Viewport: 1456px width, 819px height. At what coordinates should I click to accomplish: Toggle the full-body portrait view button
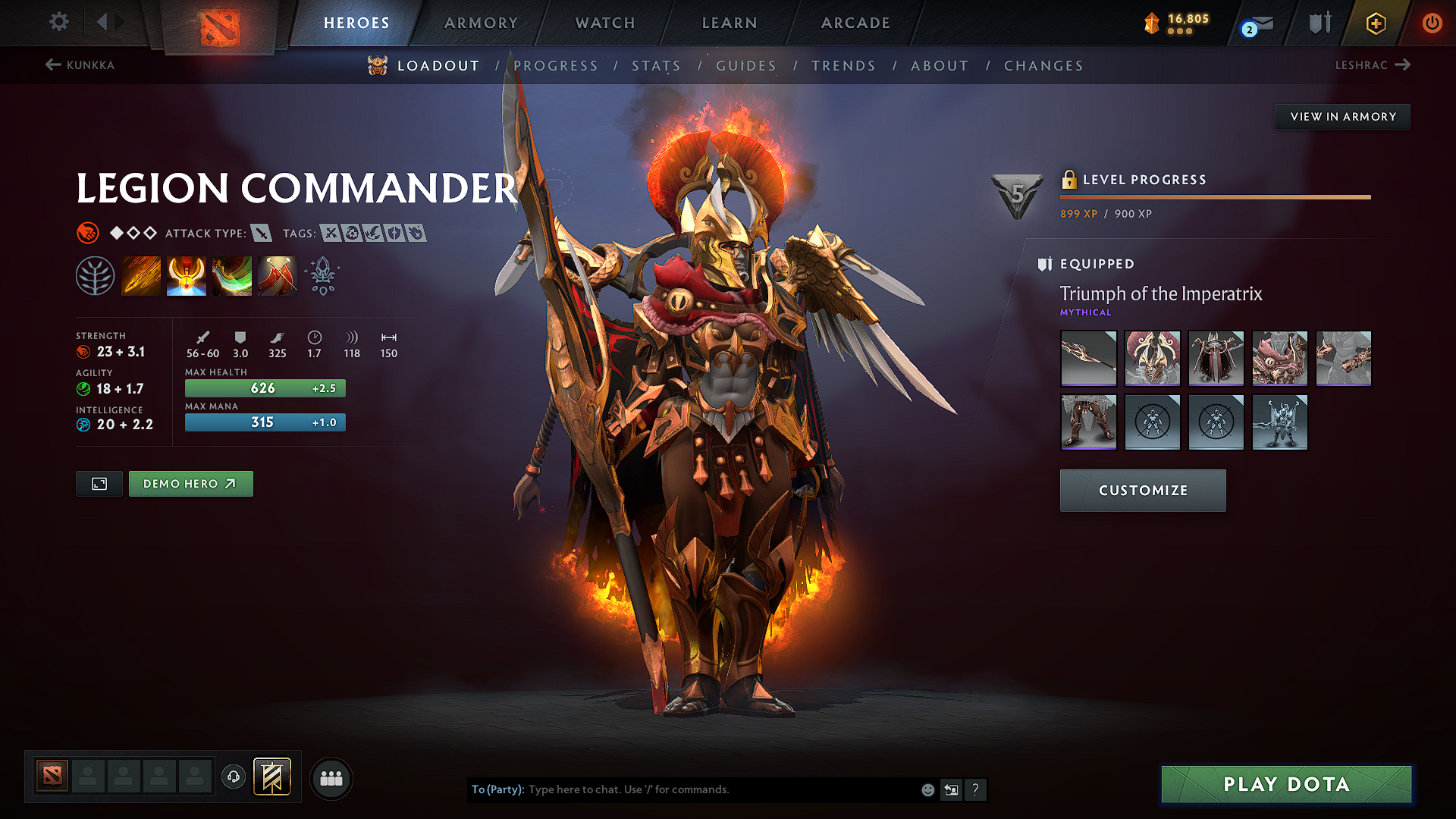[98, 483]
